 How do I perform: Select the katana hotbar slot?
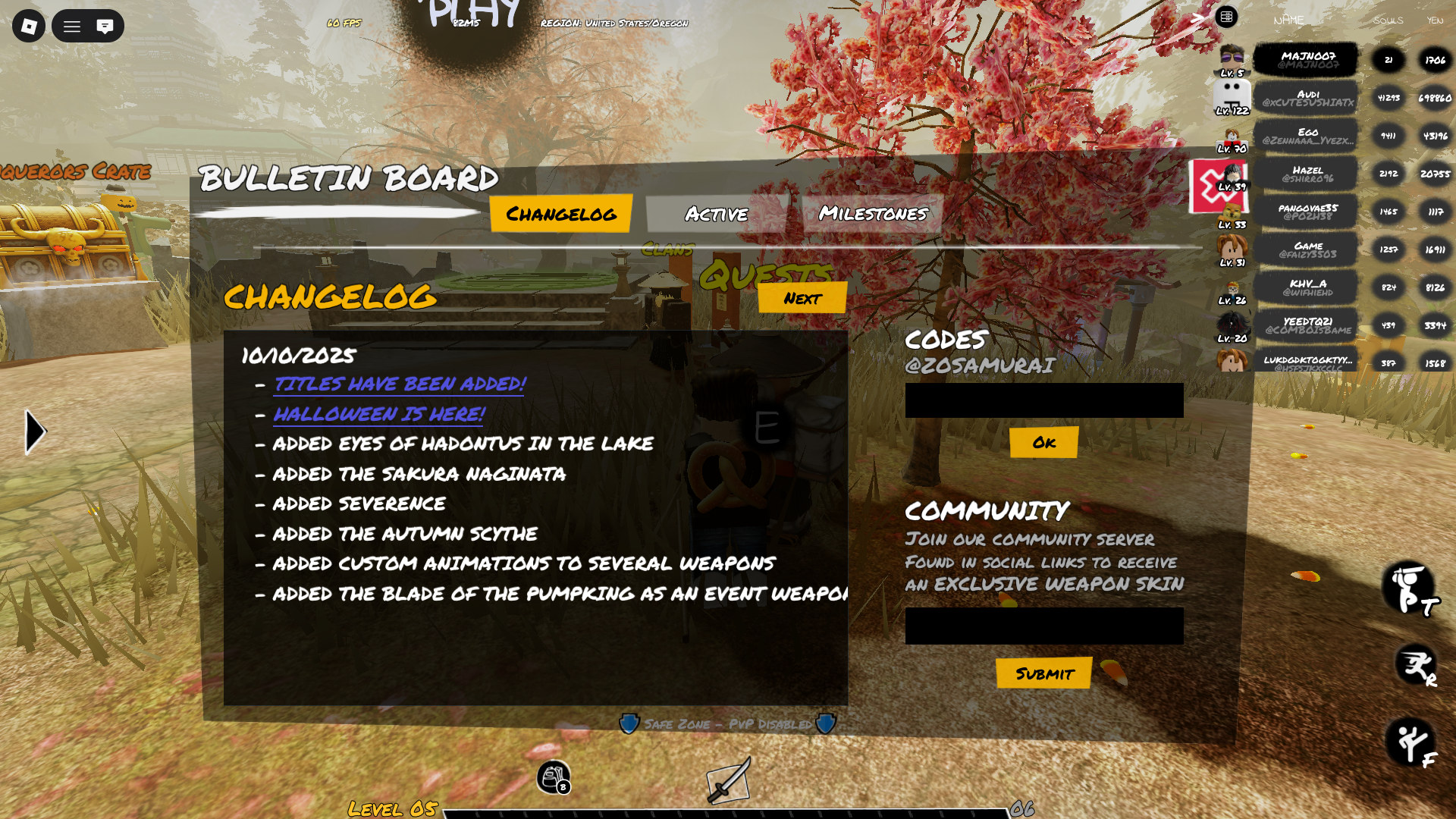729,780
